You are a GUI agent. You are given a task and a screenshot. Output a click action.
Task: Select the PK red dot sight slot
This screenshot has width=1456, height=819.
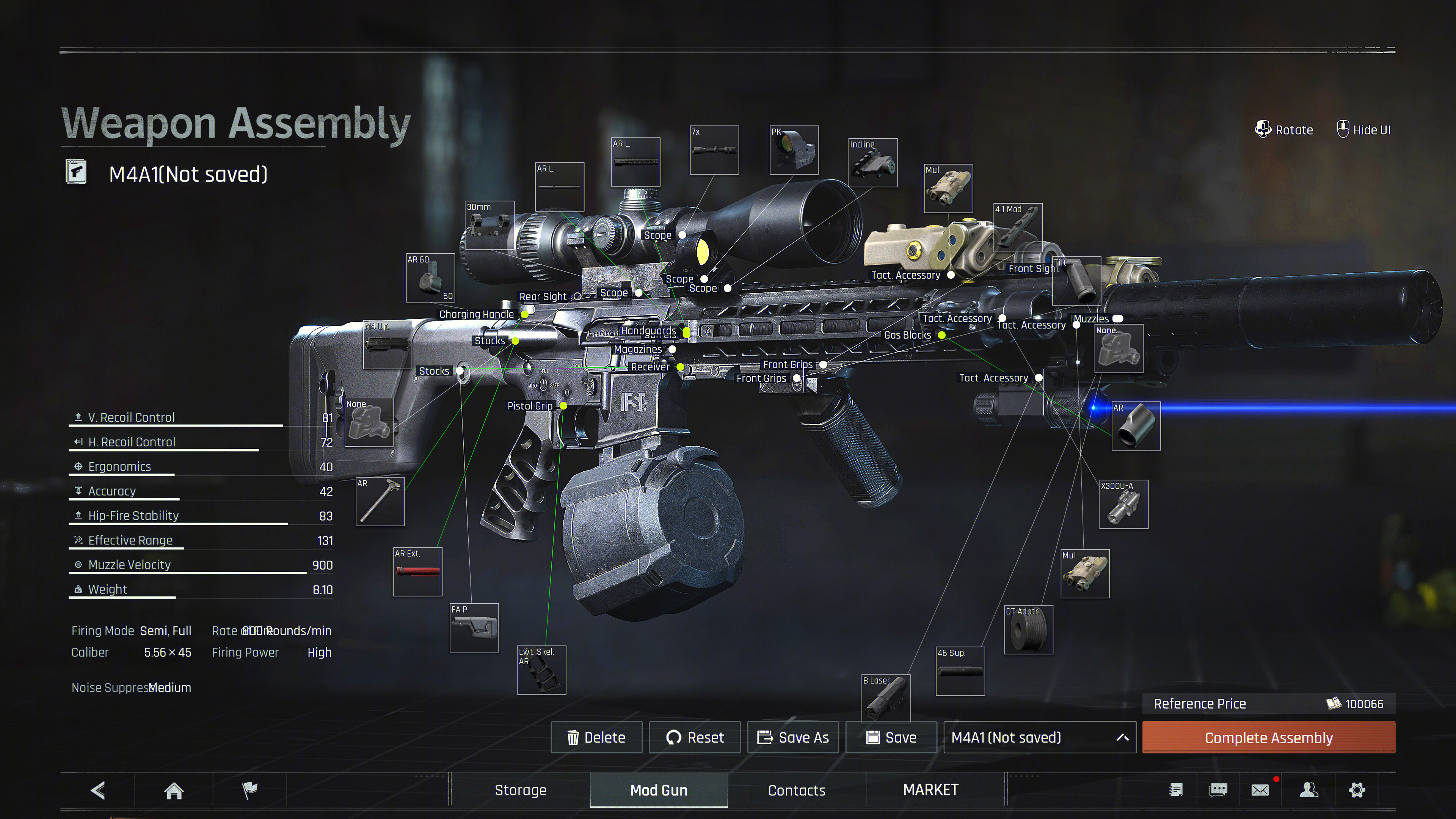coord(794,151)
